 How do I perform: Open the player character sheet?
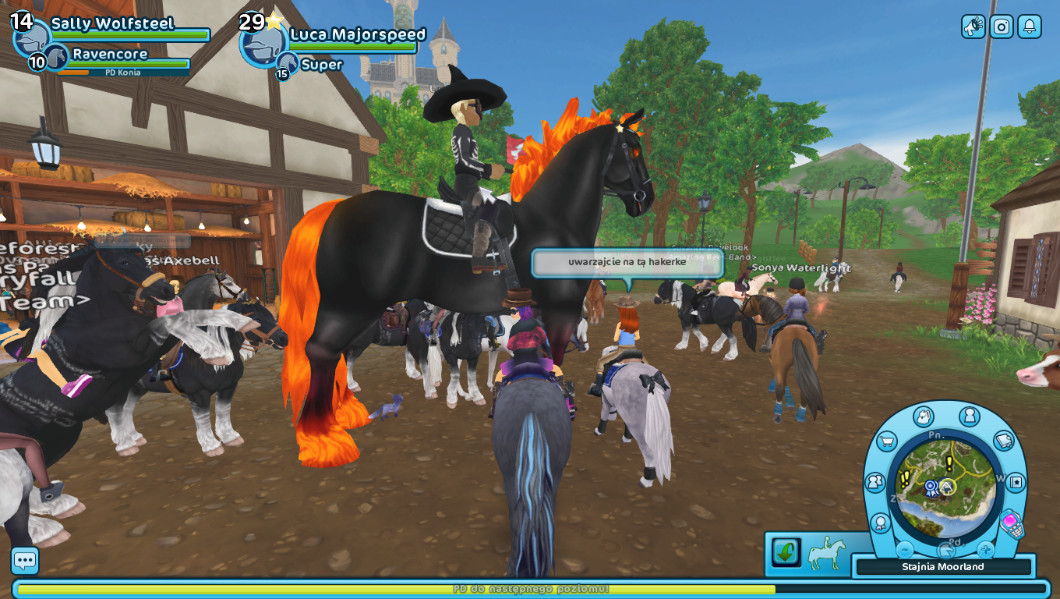click(969, 416)
